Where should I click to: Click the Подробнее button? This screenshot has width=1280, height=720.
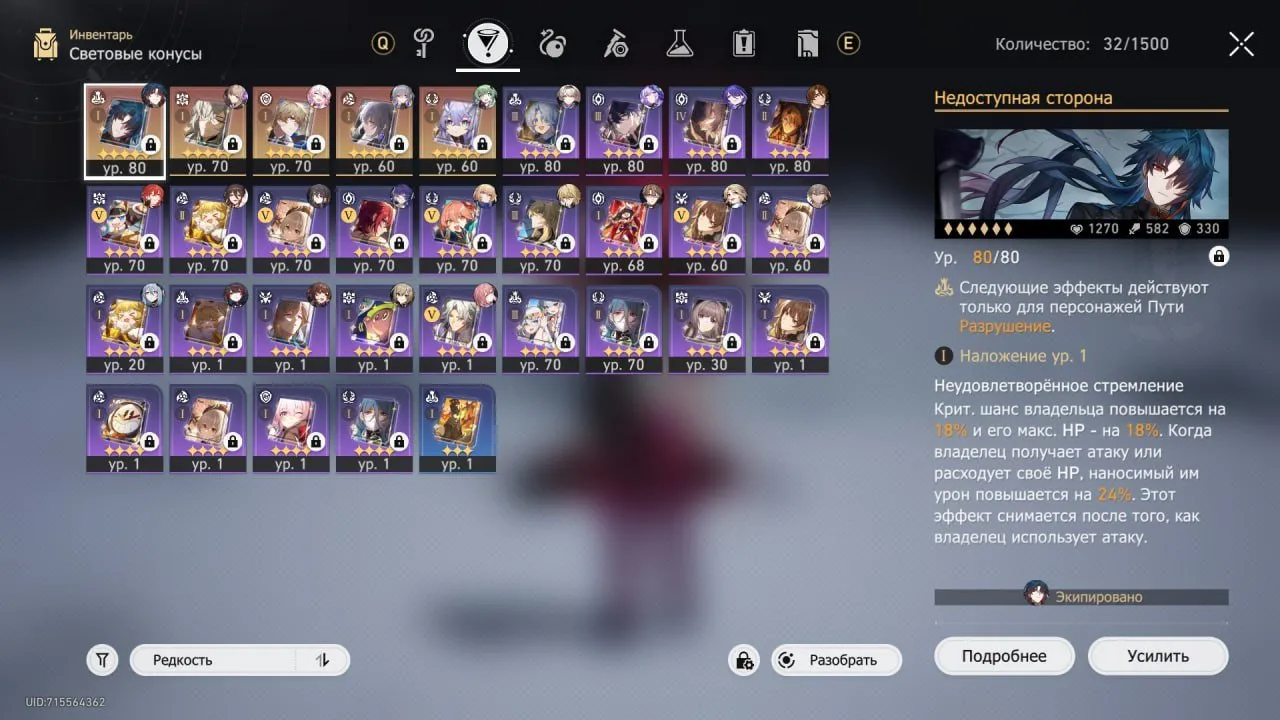[x=1004, y=655]
